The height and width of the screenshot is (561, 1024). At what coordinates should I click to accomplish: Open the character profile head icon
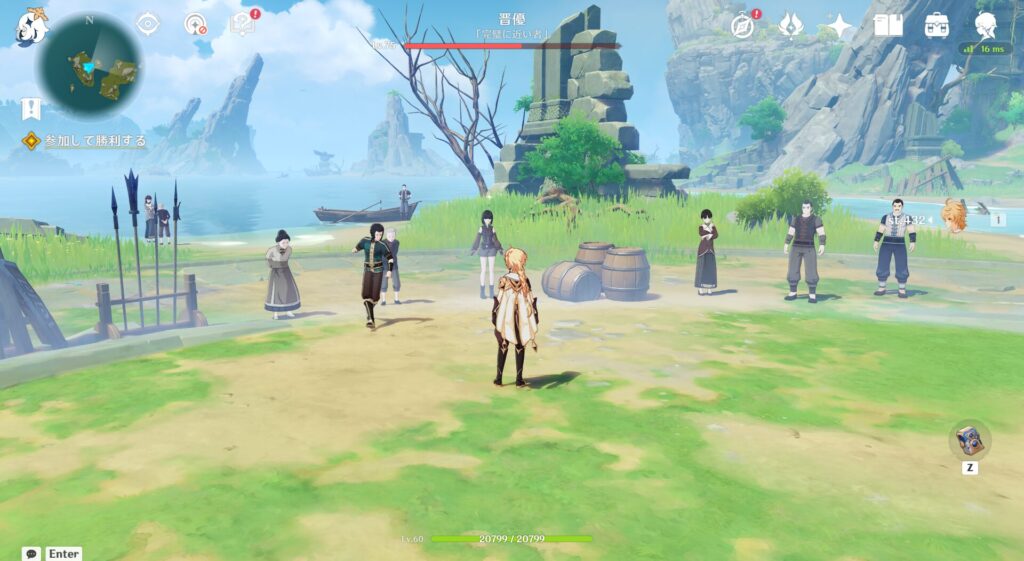click(985, 25)
